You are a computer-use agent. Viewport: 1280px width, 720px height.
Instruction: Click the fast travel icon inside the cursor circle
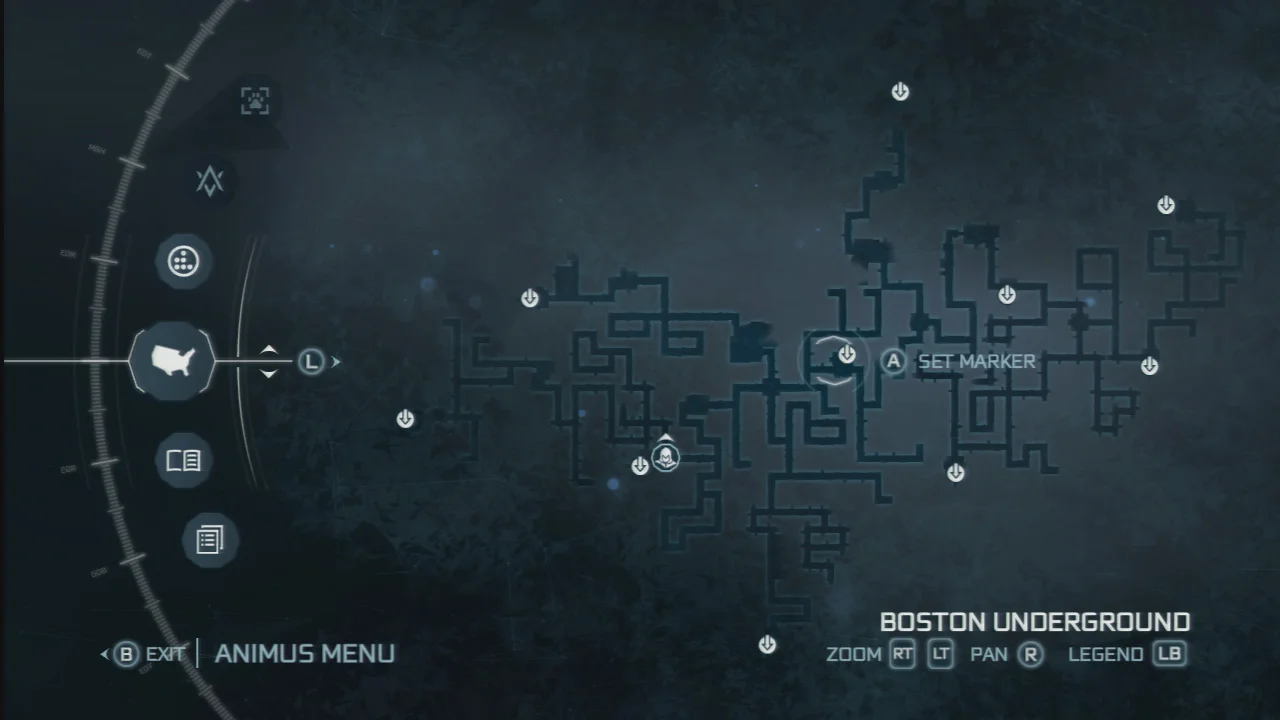coord(847,353)
